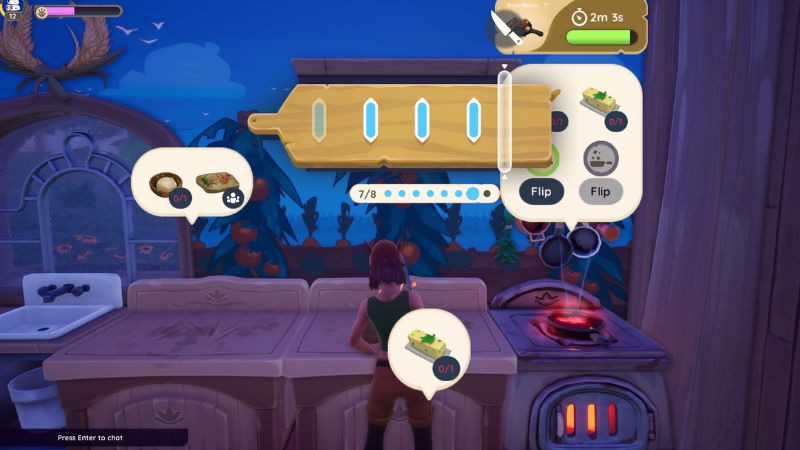Click the 'Press Enter to chat' box

tap(93, 438)
